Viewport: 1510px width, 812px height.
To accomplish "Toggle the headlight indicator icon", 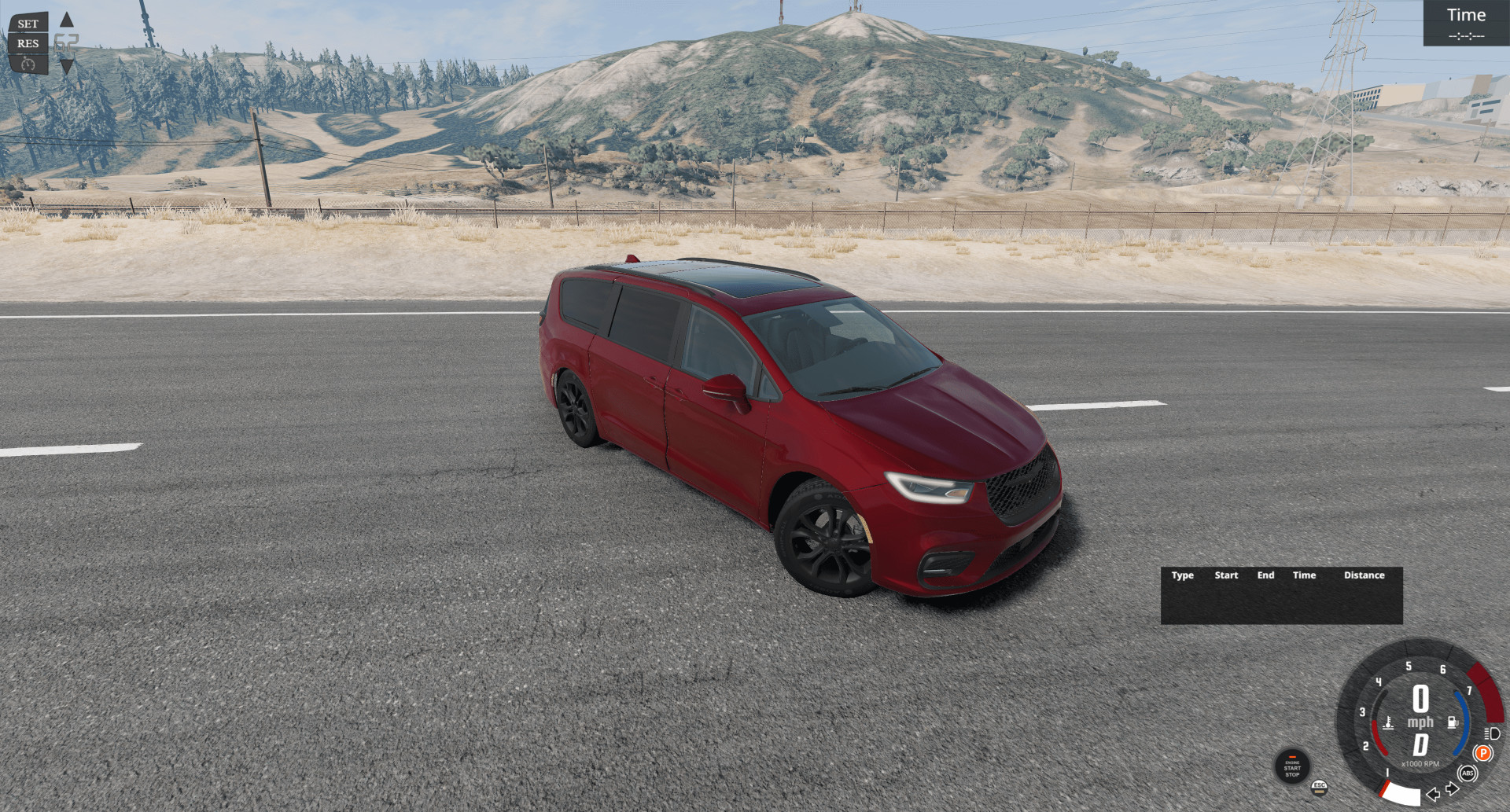I will pyautogui.click(x=1492, y=733).
